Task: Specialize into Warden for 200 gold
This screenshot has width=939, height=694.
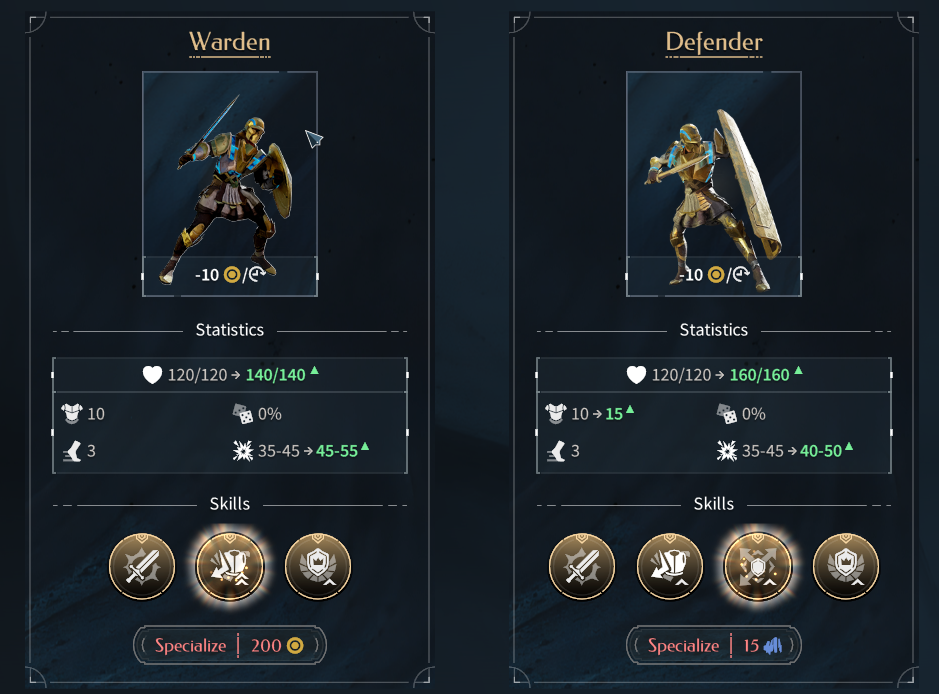Action: coord(229,645)
